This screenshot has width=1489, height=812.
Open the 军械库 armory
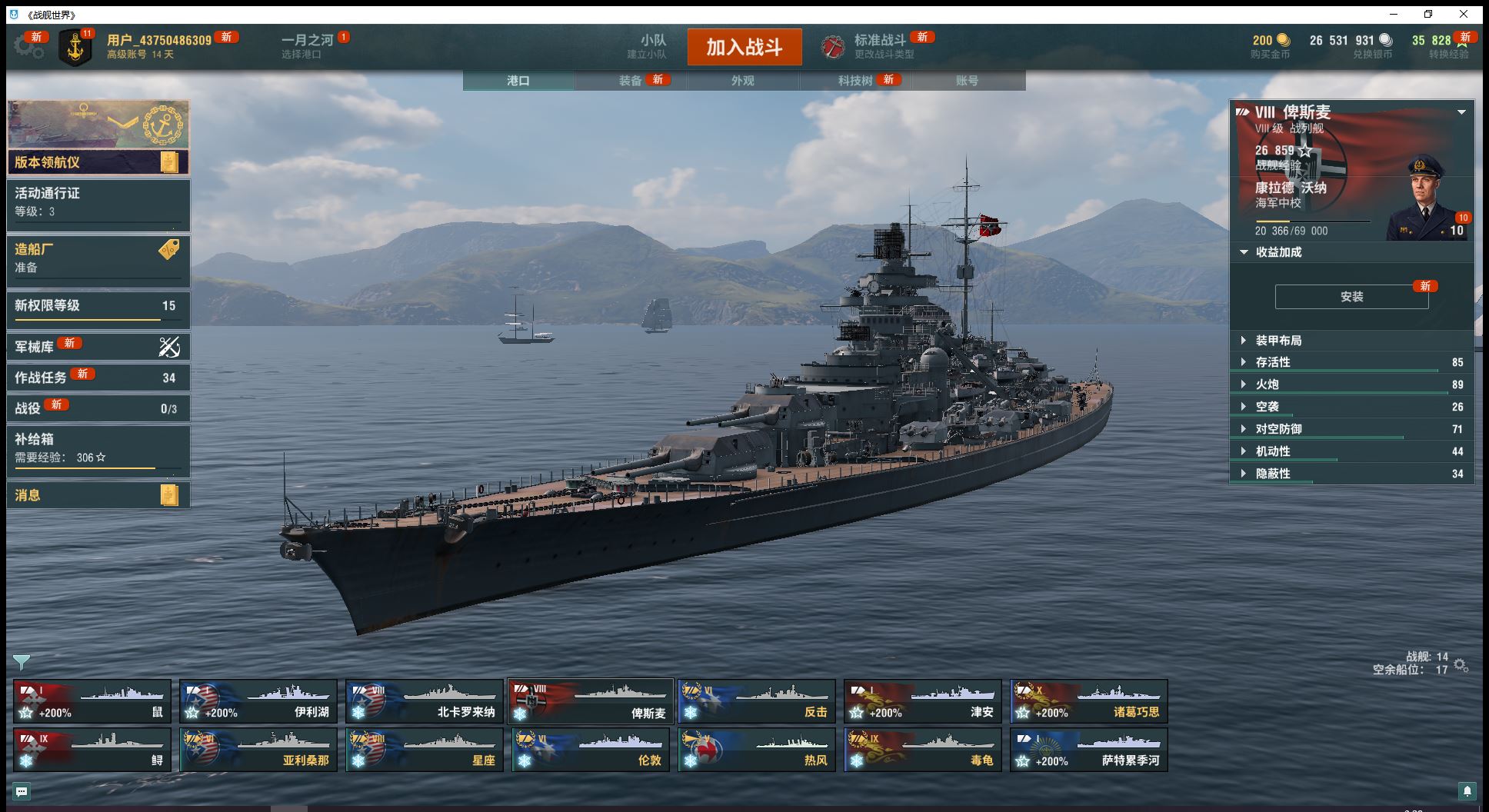coord(98,347)
